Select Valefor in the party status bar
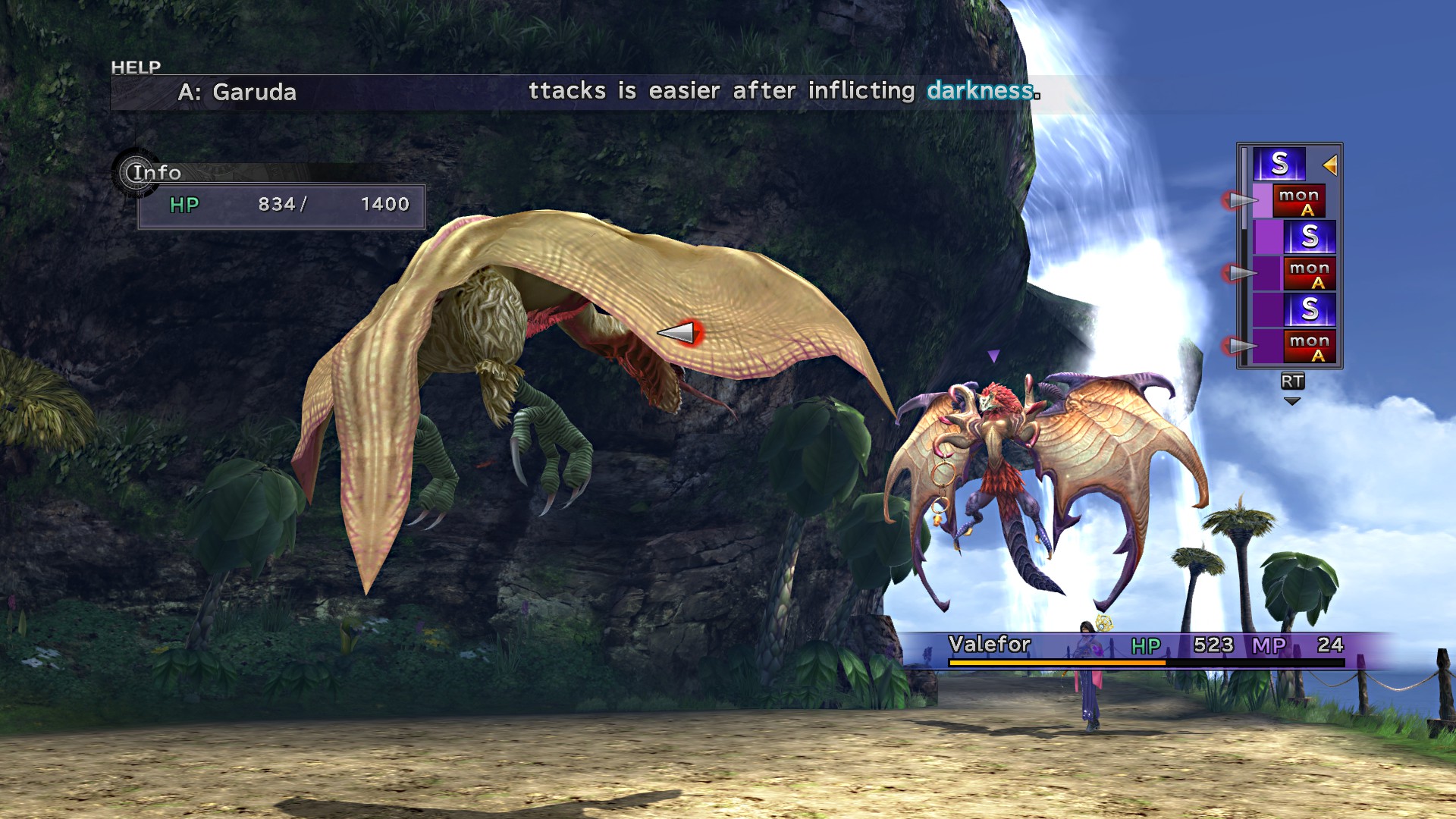The width and height of the screenshot is (1456, 819). point(989,645)
